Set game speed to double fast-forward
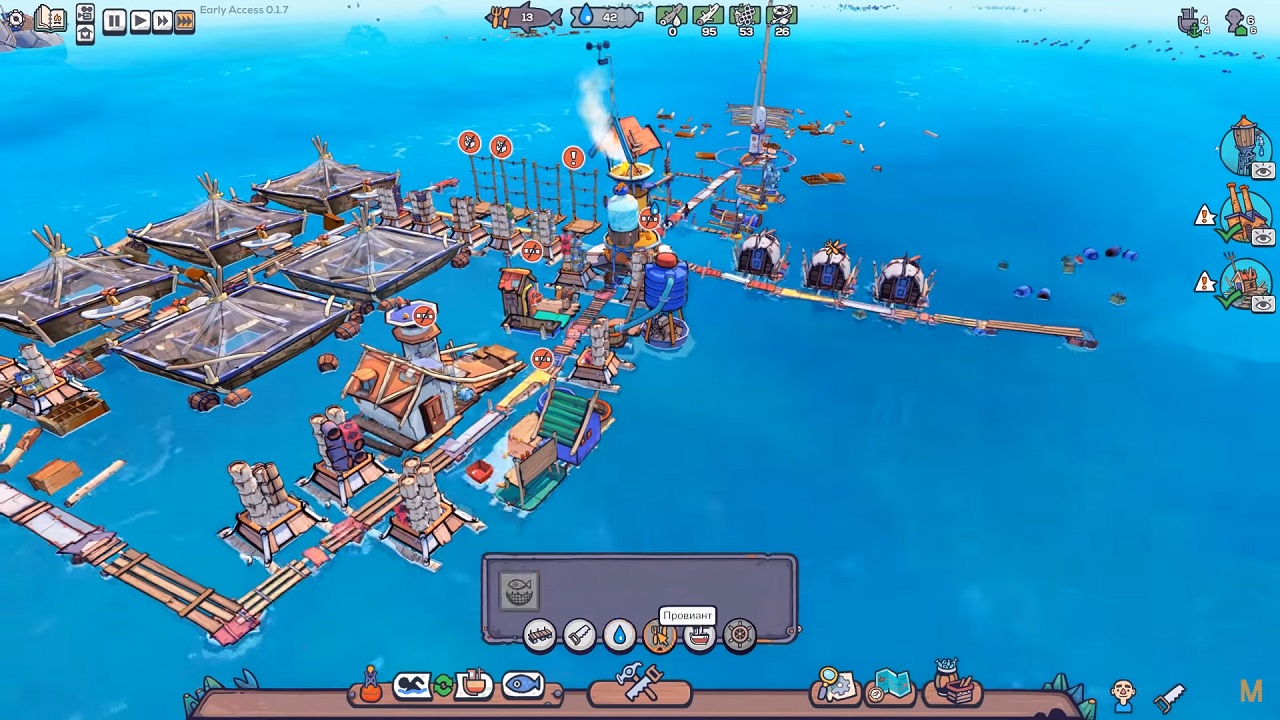 (162, 20)
